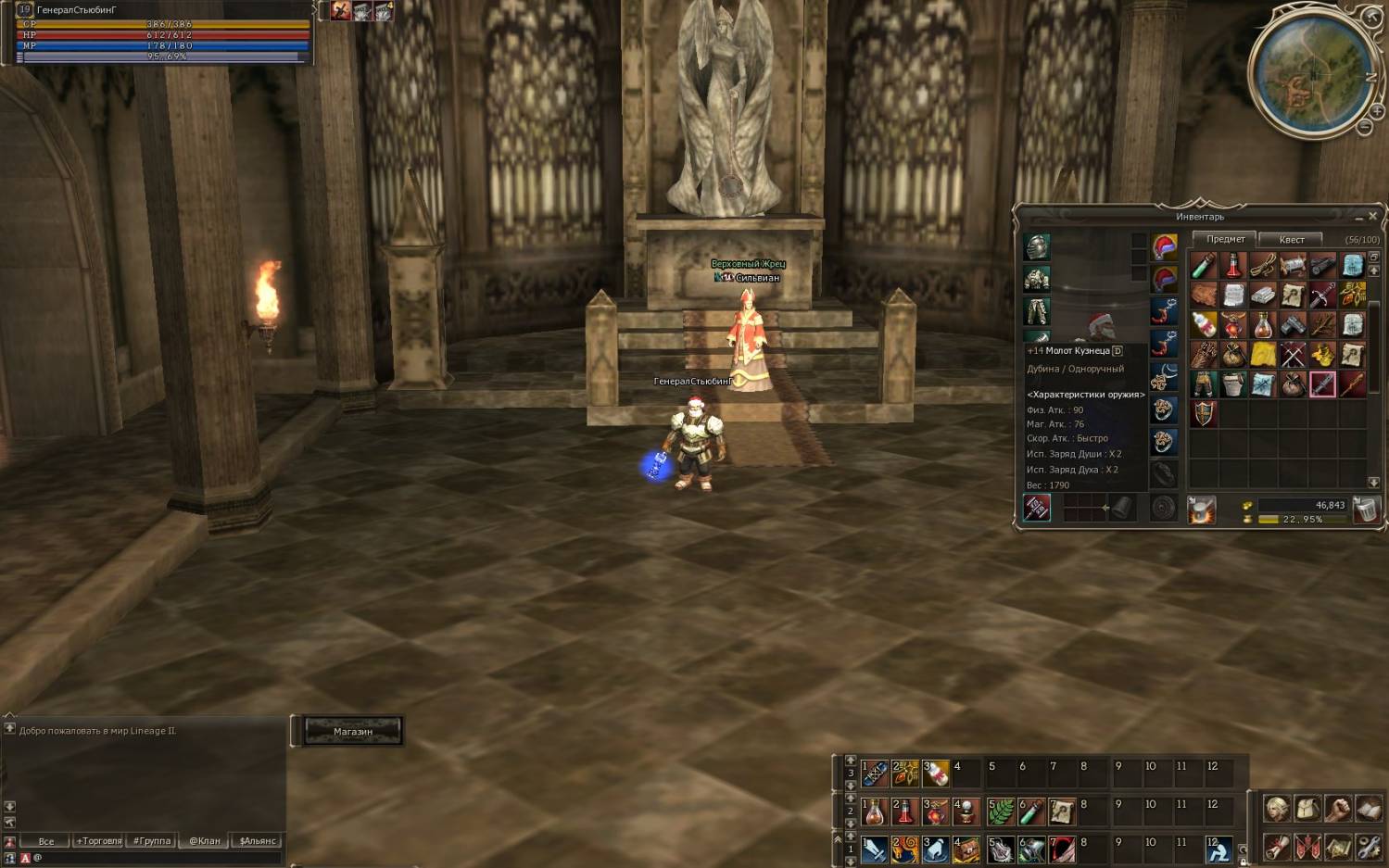Open the character status menu icon

coord(1278,809)
